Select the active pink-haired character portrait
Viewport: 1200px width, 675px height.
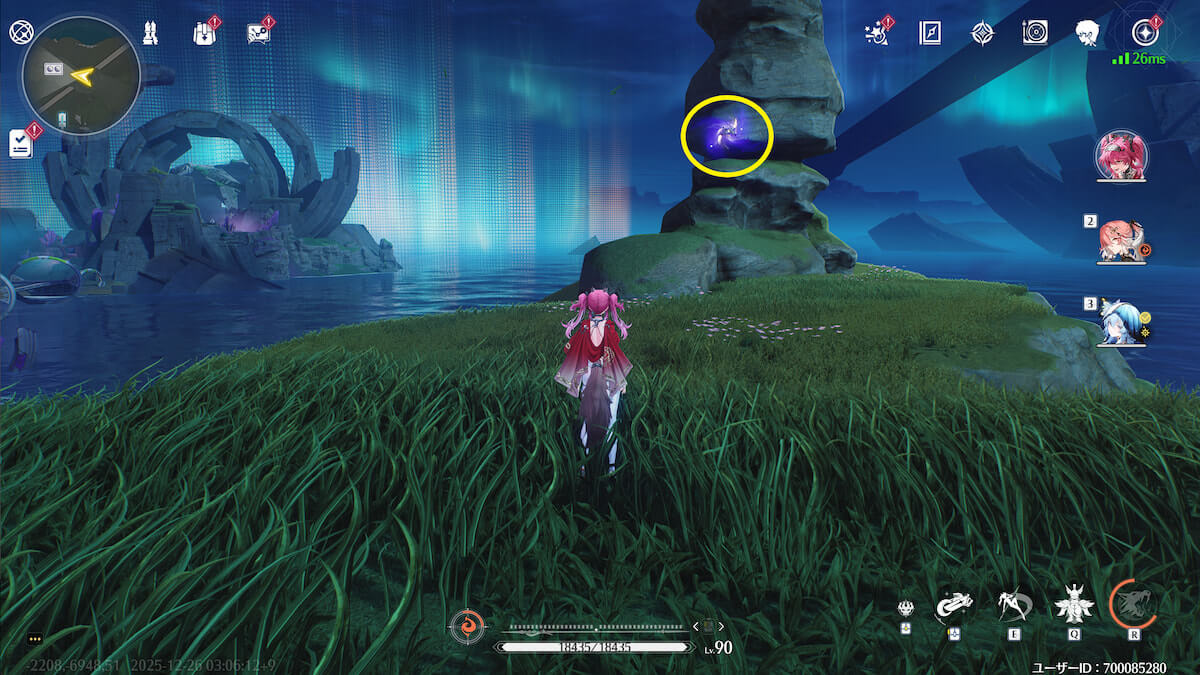click(1122, 156)
